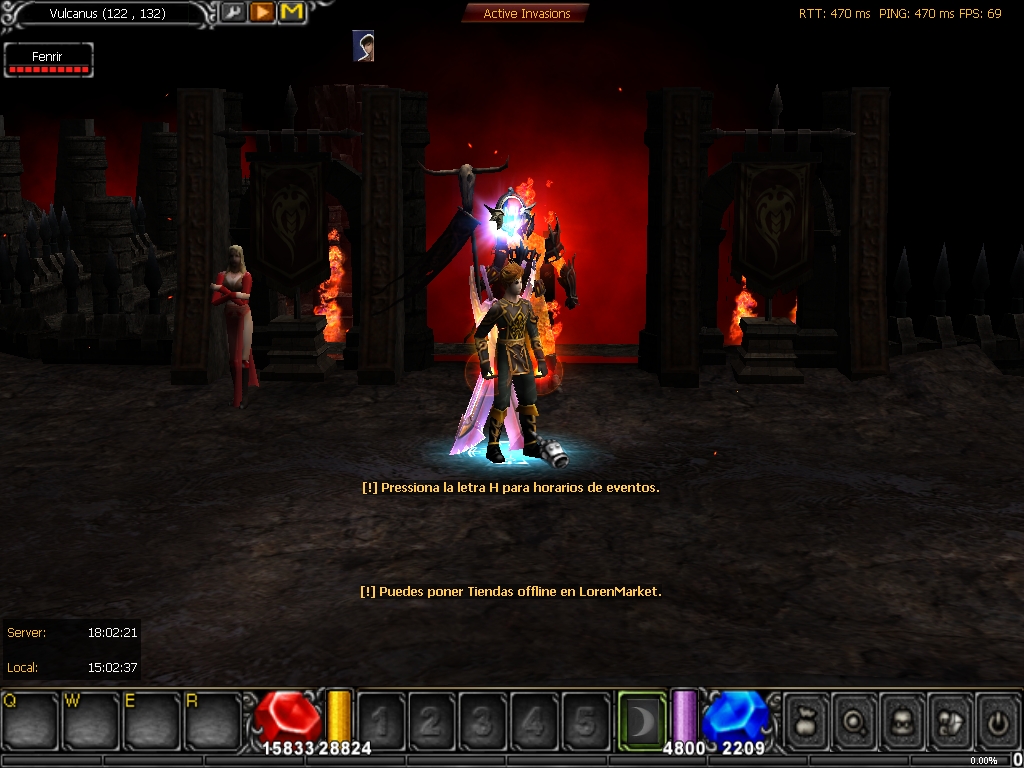The image size is (1024, 768).
Task: Open the friends and community icon
Action: [x=949, y=720]
